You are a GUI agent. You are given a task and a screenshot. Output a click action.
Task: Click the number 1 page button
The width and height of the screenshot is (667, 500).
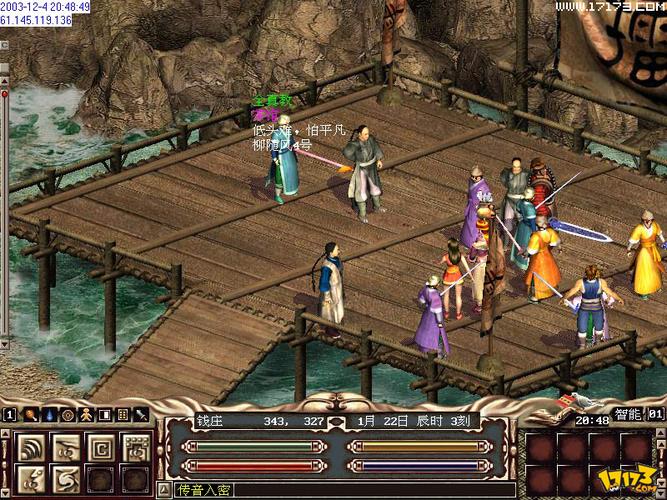point(9,414)
